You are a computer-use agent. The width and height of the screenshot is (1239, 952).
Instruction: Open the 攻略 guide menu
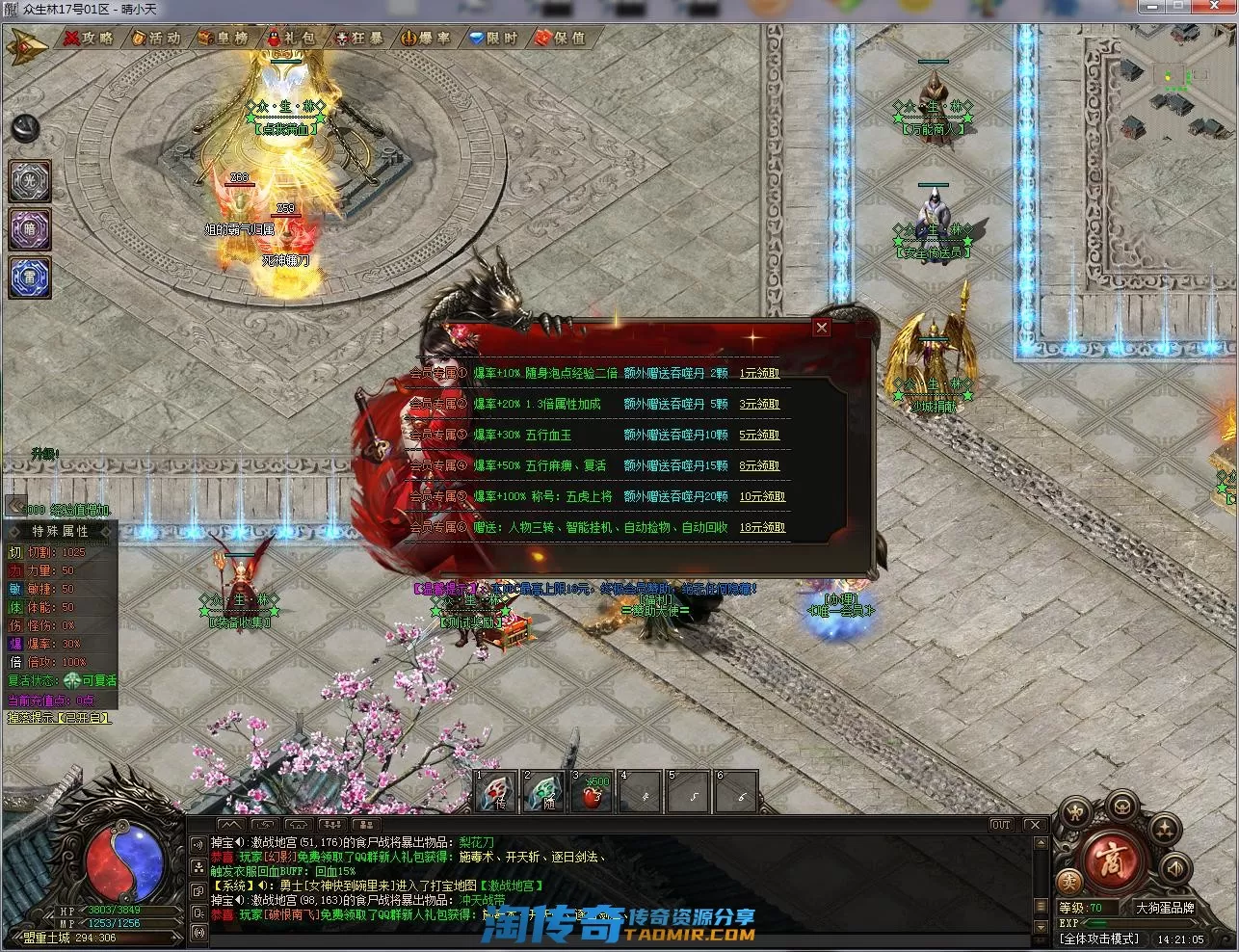coord(89,39)
